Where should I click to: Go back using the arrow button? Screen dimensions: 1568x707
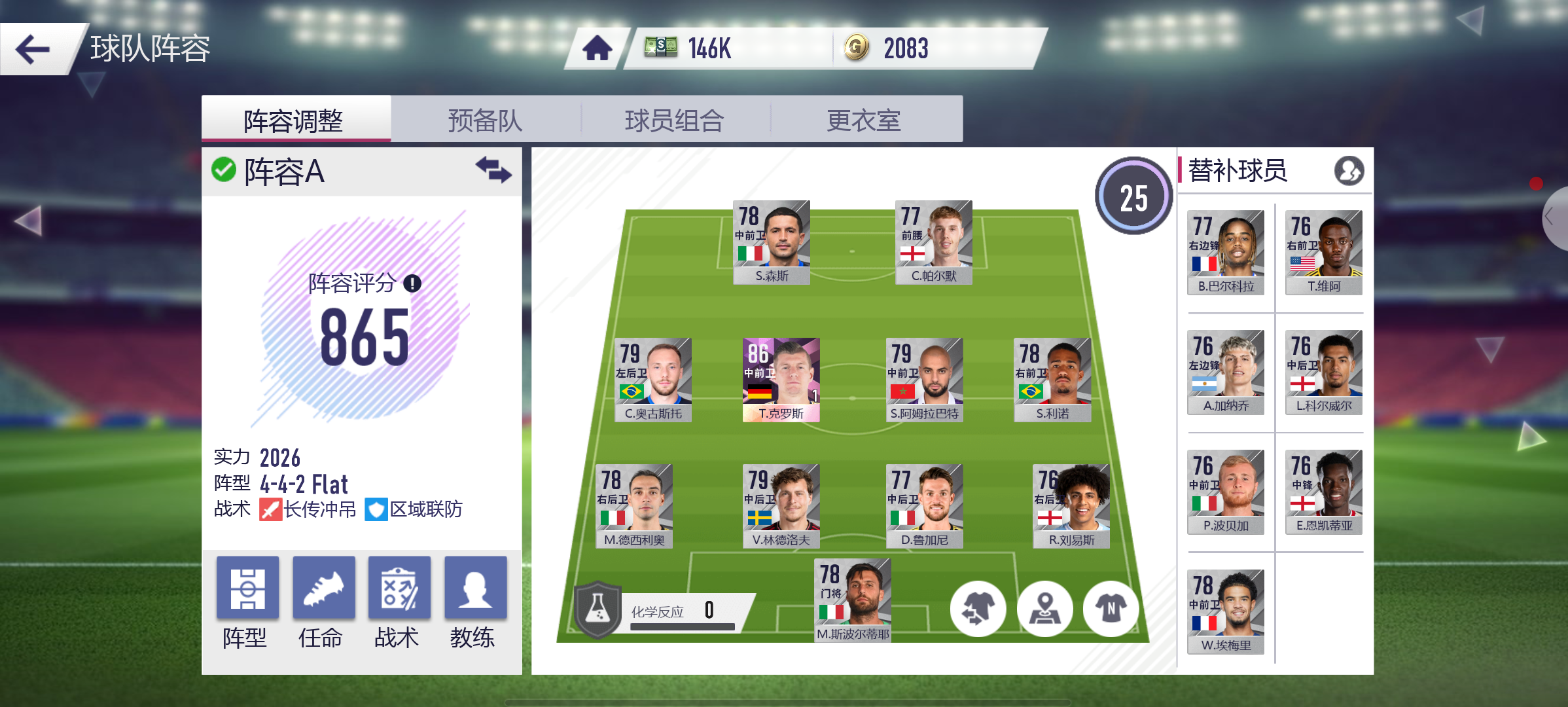33,49
